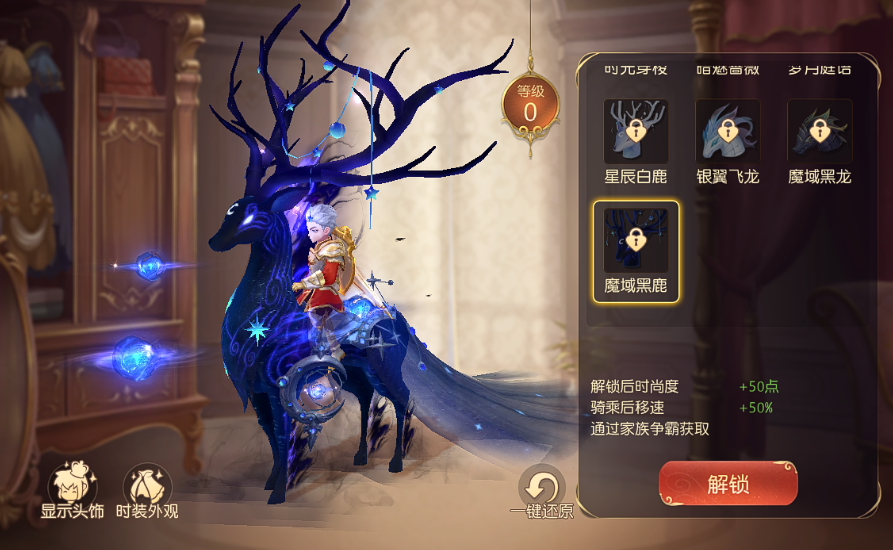Unlock the mount with the red 解锁 button
Viewport: 893px width, 550px height.
coord(727,484)
